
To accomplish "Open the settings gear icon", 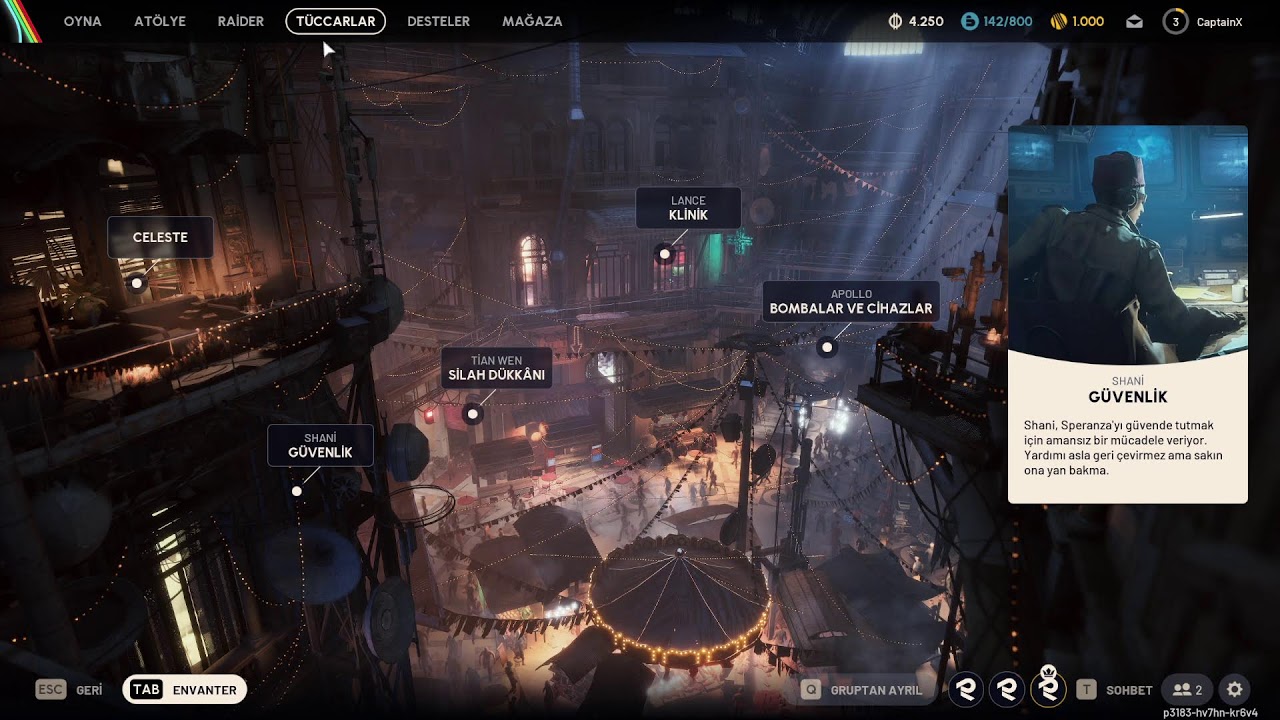I will click(1235, 690).
